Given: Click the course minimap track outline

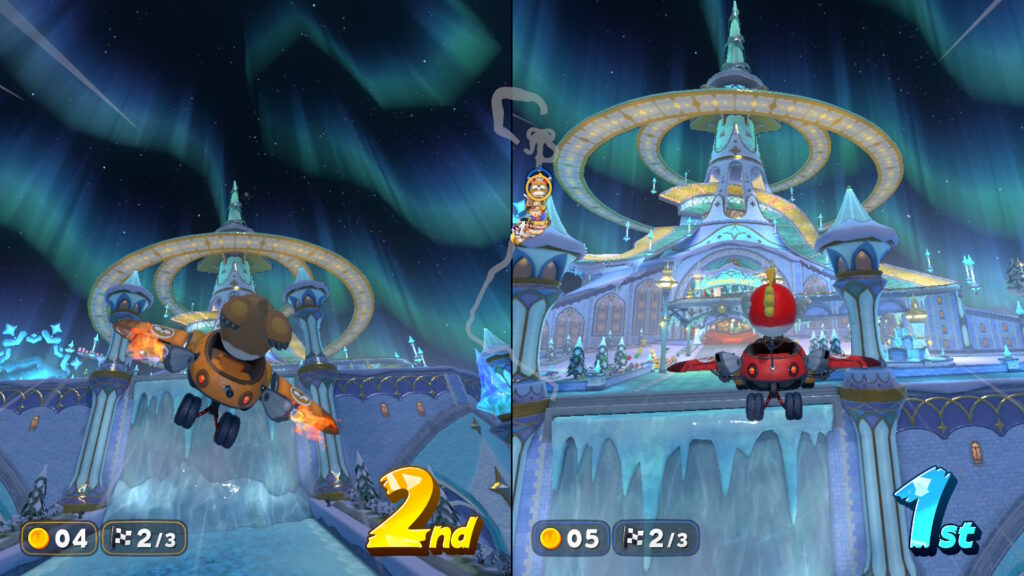Looking at the screenshot, I should [x=487, y=270].
